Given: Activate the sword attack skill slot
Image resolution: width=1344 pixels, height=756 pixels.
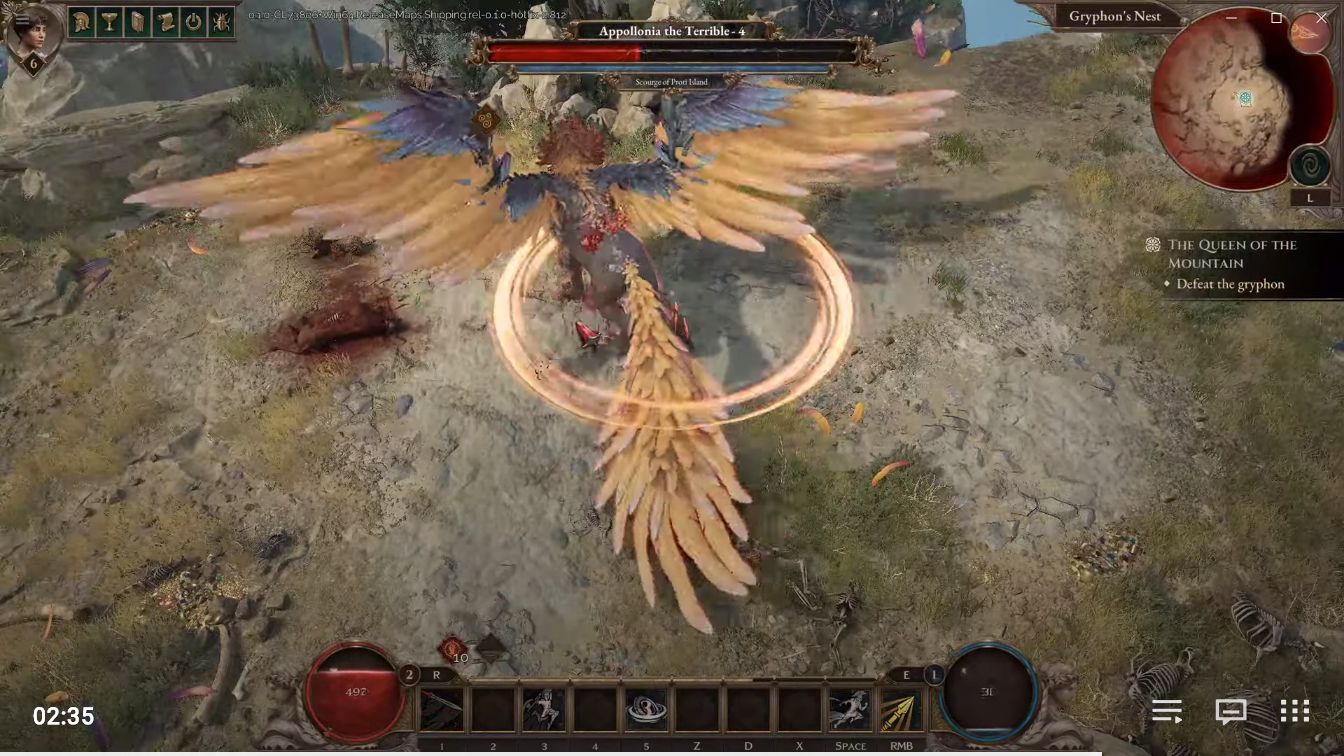Looking at the screenshot, I should (441, 710).
